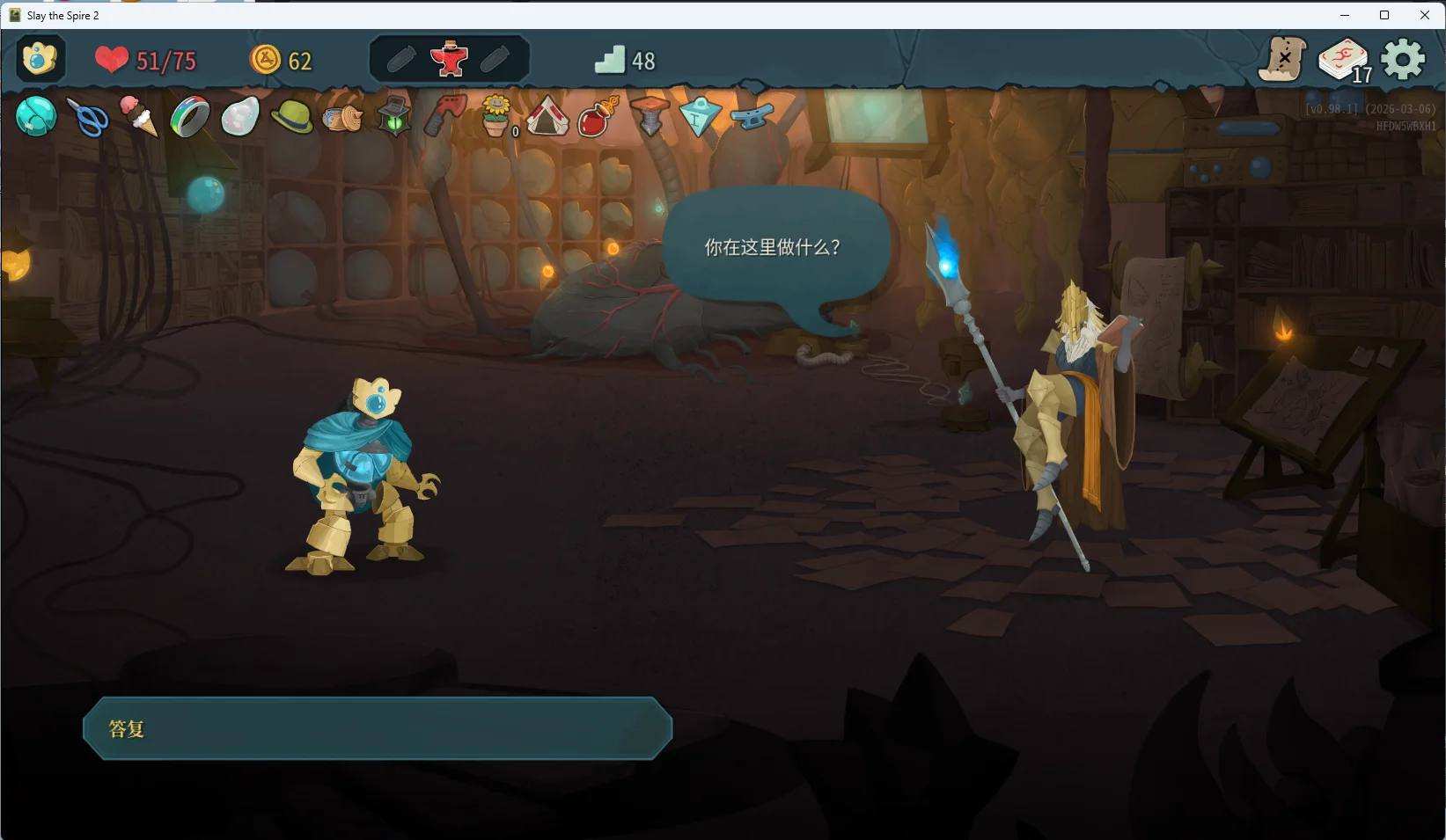Viewport: 1446px width, 840px height.
Task: Choose the 答复 reply option
Action: click(377, 728)
